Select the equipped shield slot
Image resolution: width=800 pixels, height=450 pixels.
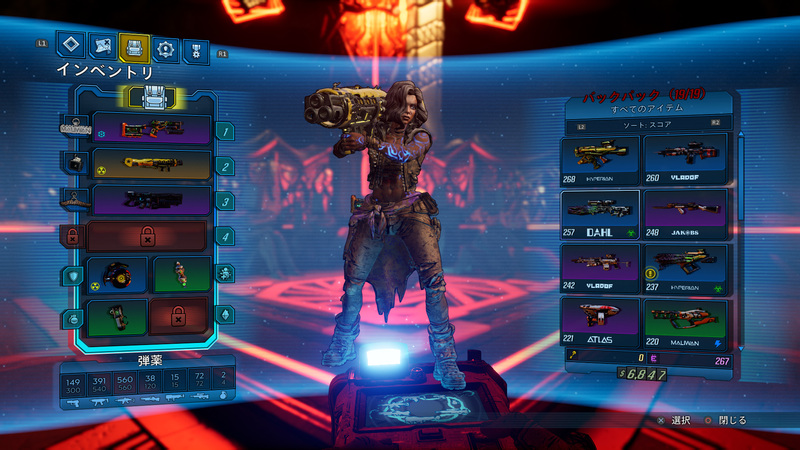tap(117, 274)
